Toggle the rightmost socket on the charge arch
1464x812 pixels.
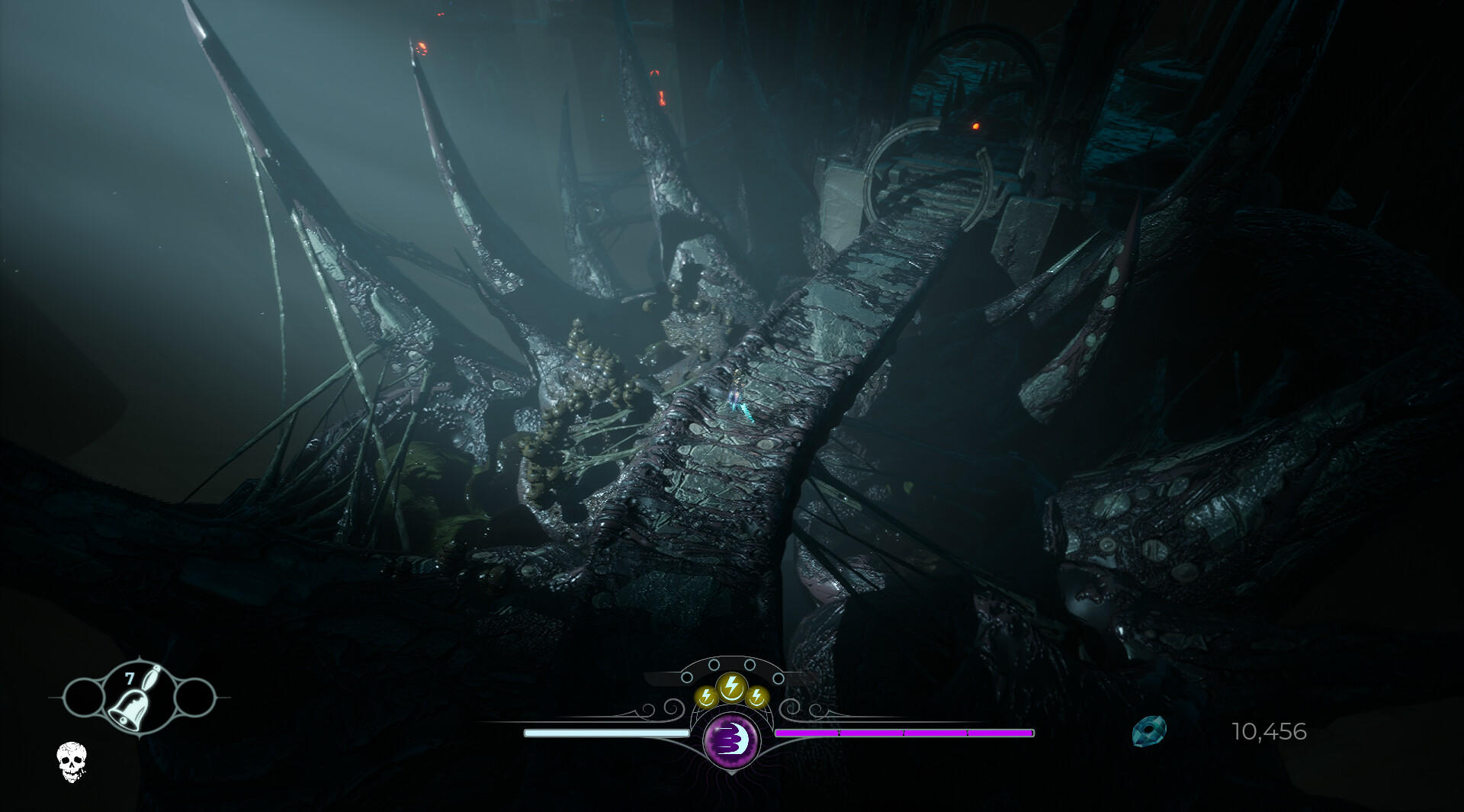780,677
